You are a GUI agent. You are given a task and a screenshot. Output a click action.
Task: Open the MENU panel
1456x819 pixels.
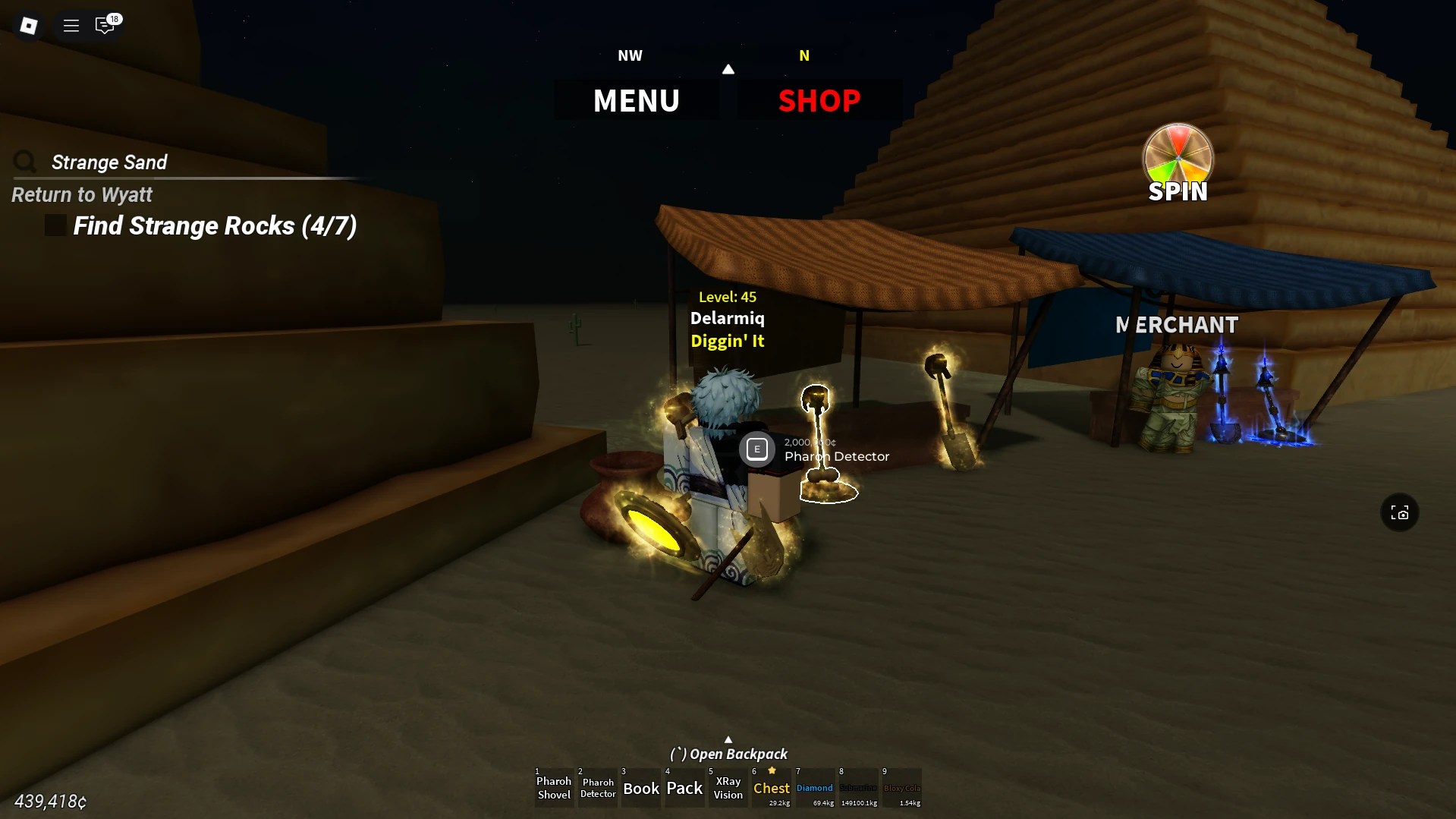(637, 99)
